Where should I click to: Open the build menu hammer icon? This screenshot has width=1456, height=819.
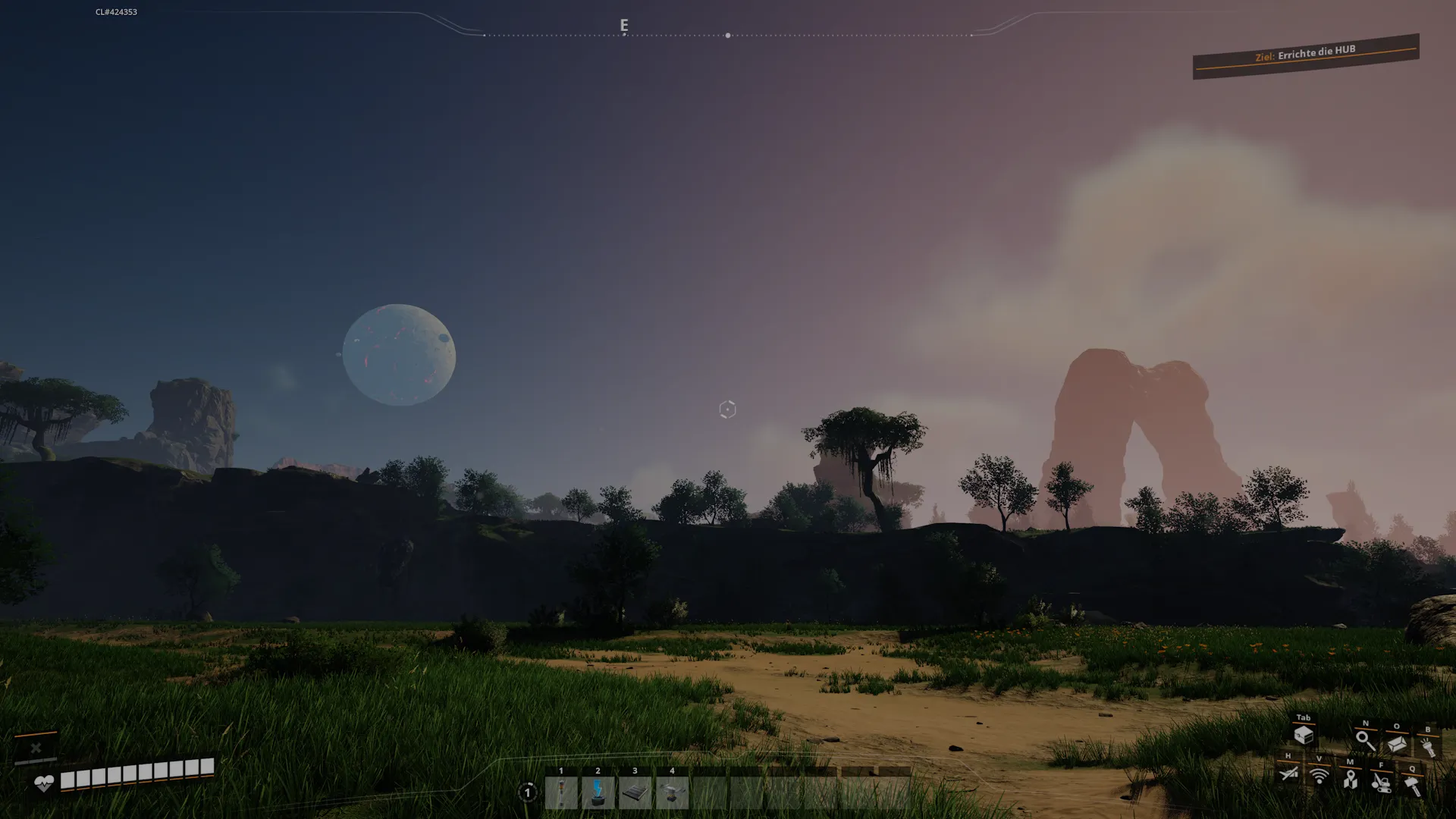(1412, 785)
